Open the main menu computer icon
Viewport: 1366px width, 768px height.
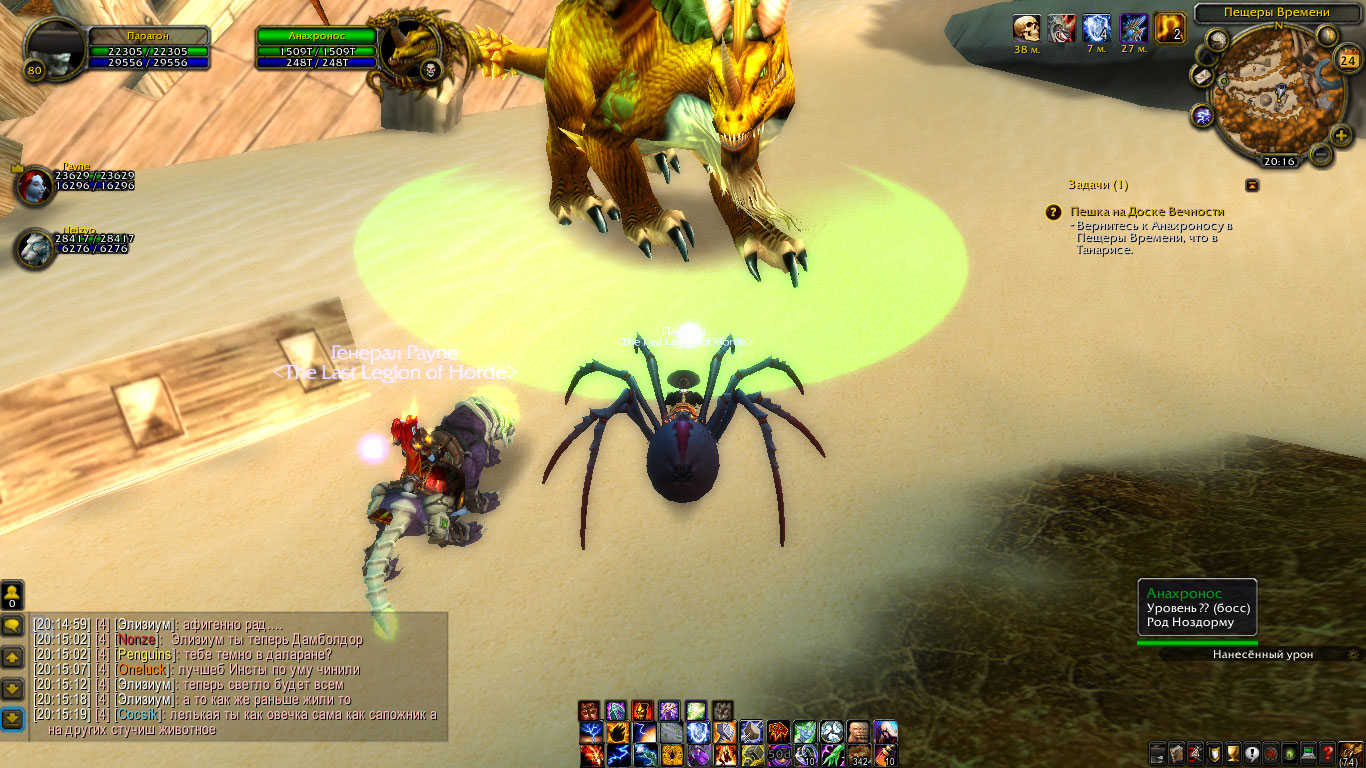(1308, 753)
